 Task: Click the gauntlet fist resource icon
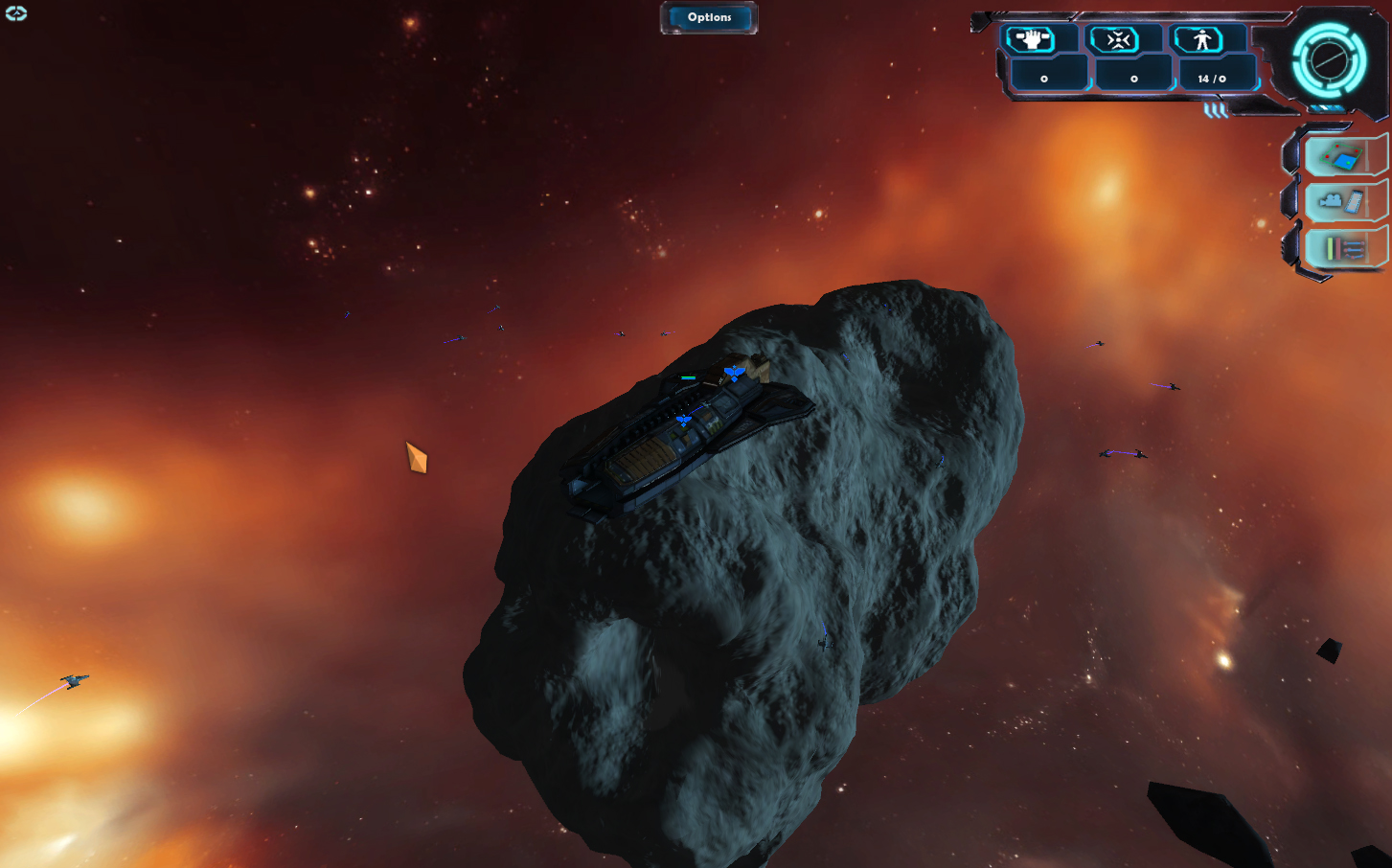click(1031, 39)
